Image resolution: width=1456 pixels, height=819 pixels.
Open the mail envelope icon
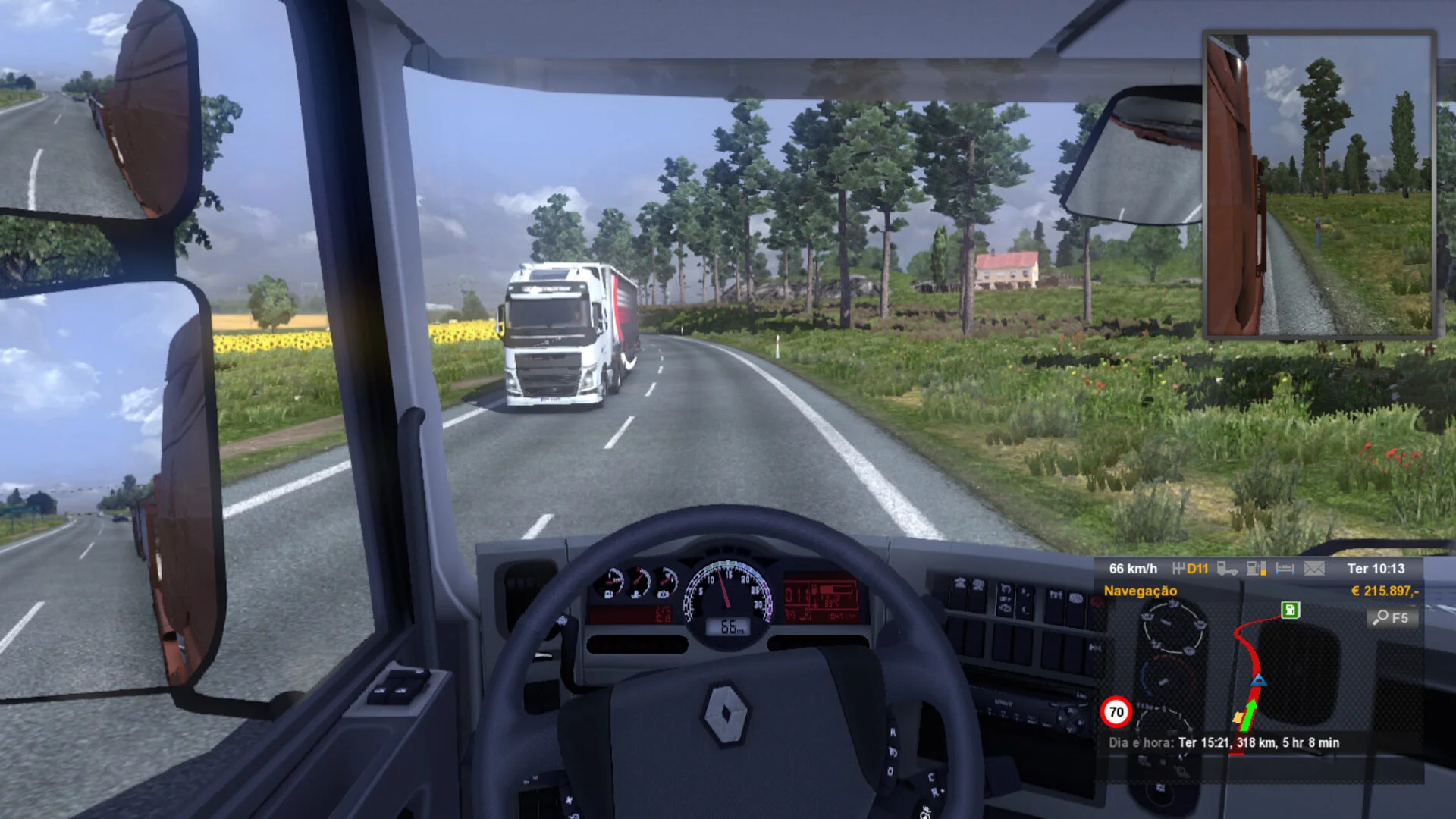1314,569
